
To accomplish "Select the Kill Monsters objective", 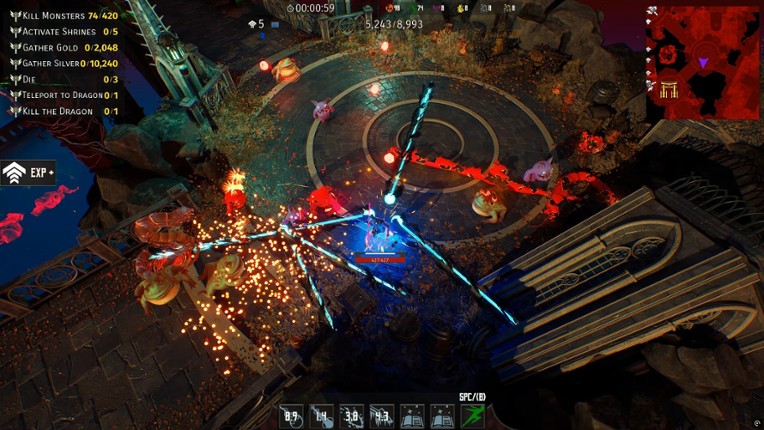I will 60,16.
